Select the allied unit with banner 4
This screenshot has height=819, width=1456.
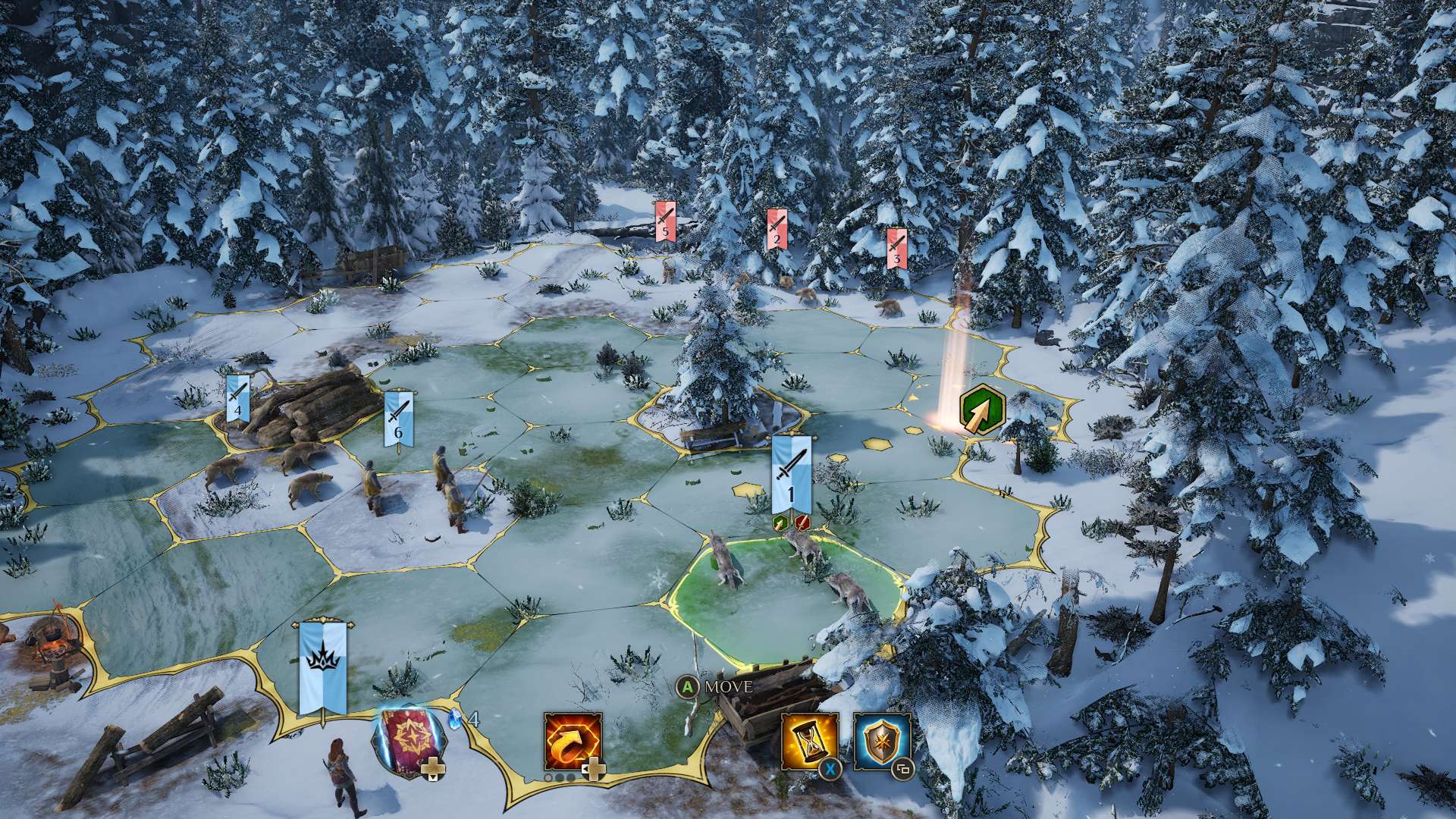click(x=237, y=398)
